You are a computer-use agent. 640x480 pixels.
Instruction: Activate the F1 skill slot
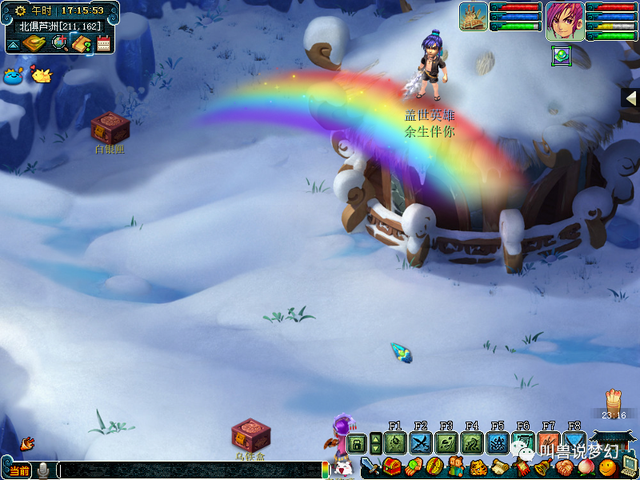tap(394, 443)
